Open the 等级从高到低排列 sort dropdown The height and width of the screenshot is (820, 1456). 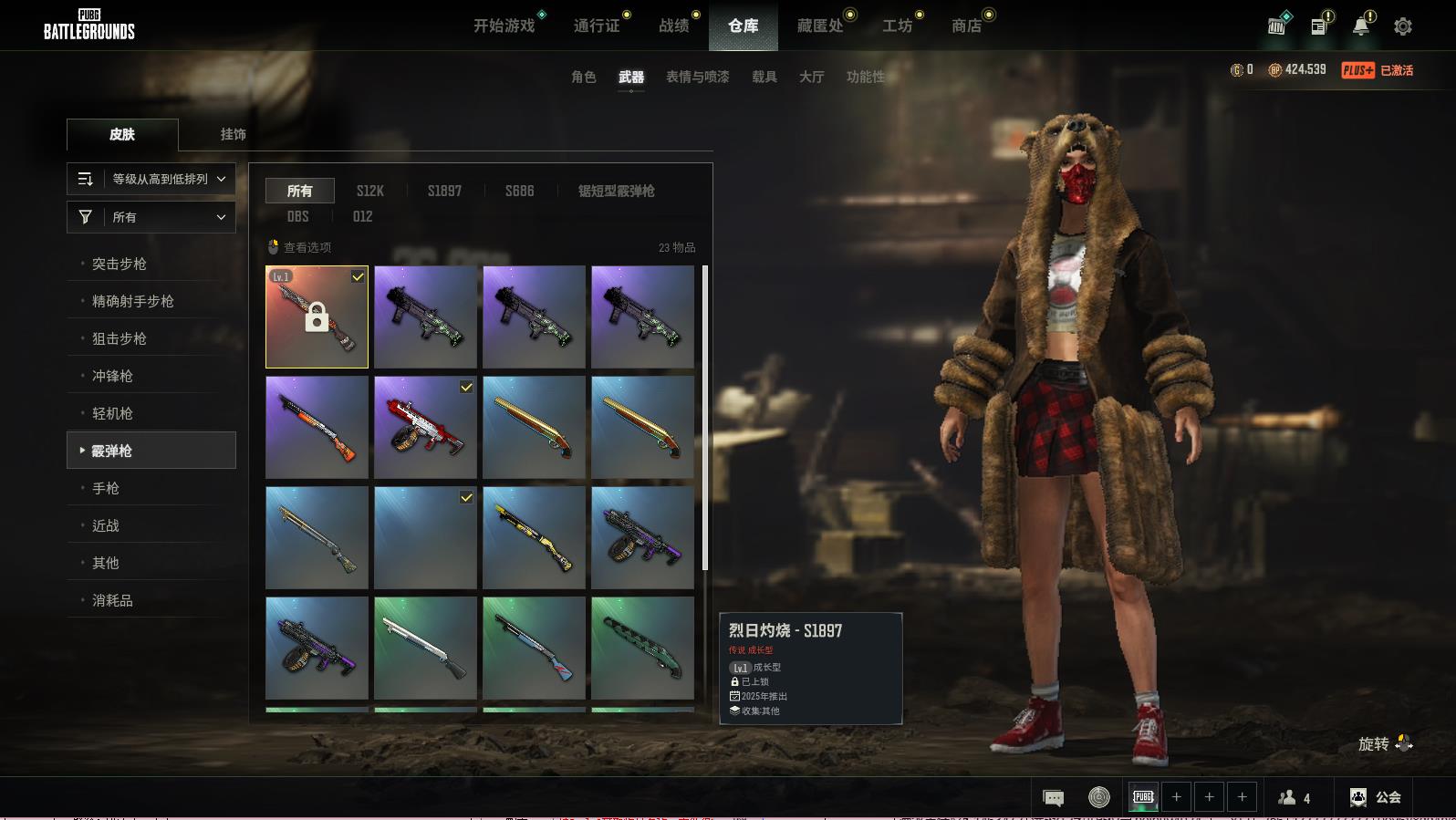pyautogui.click(x=151, y=179)
